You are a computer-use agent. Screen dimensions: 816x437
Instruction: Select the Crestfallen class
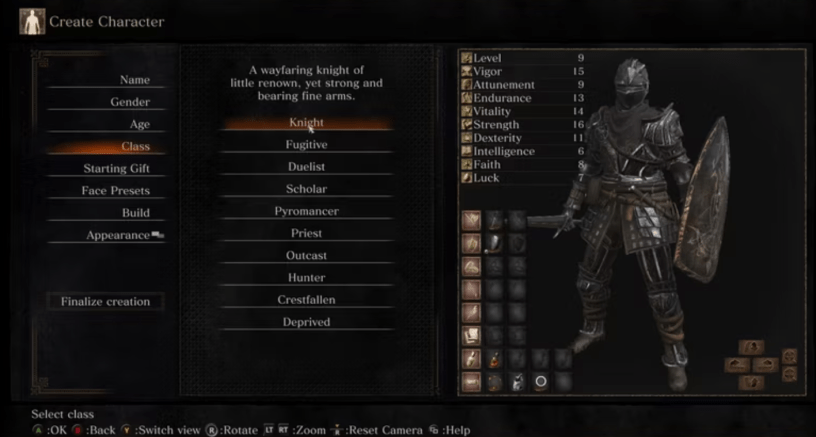click(306, 299)
